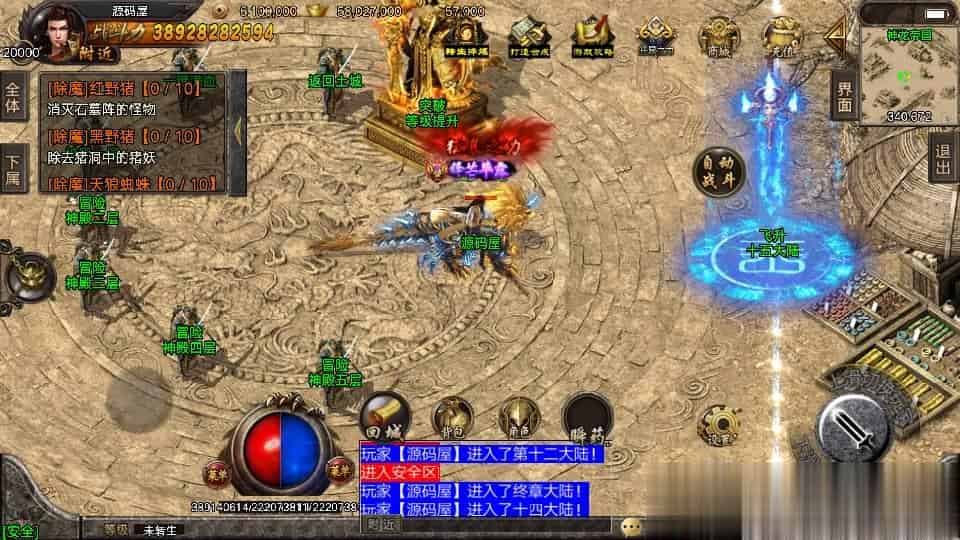Open the 角色 character helmet icon
The width and height of the screenshot is (960, 540).
tap(518, 417)
